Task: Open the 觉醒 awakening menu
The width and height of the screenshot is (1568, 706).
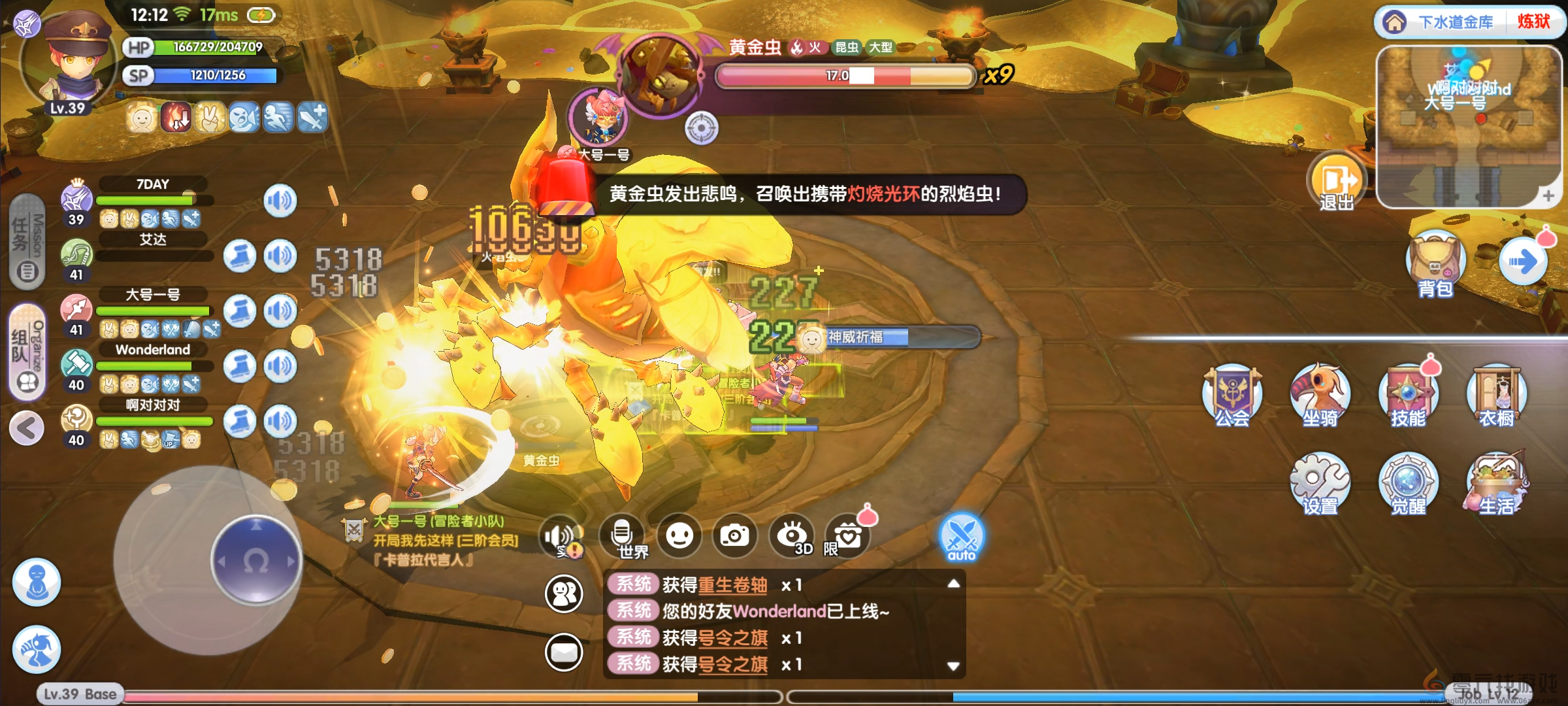Action: coord(1408,484)
